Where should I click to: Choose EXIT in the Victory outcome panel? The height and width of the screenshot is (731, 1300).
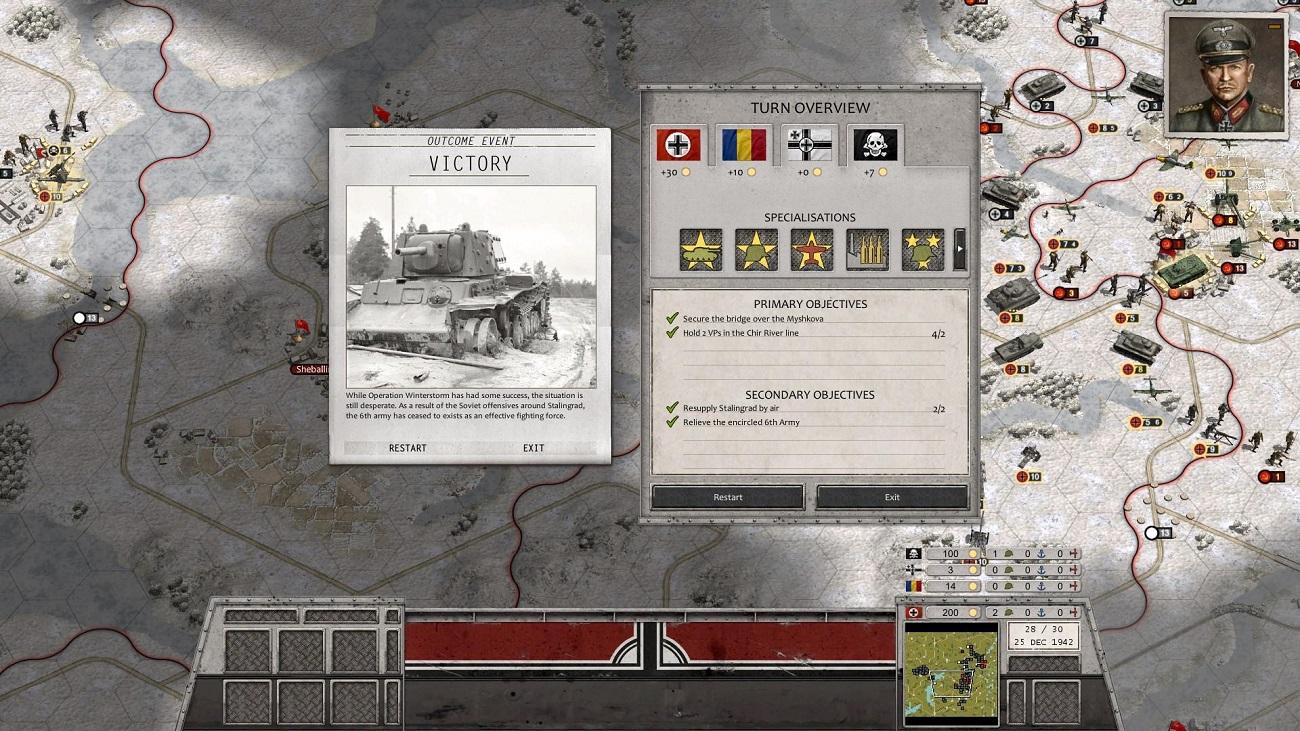(533, 448)
